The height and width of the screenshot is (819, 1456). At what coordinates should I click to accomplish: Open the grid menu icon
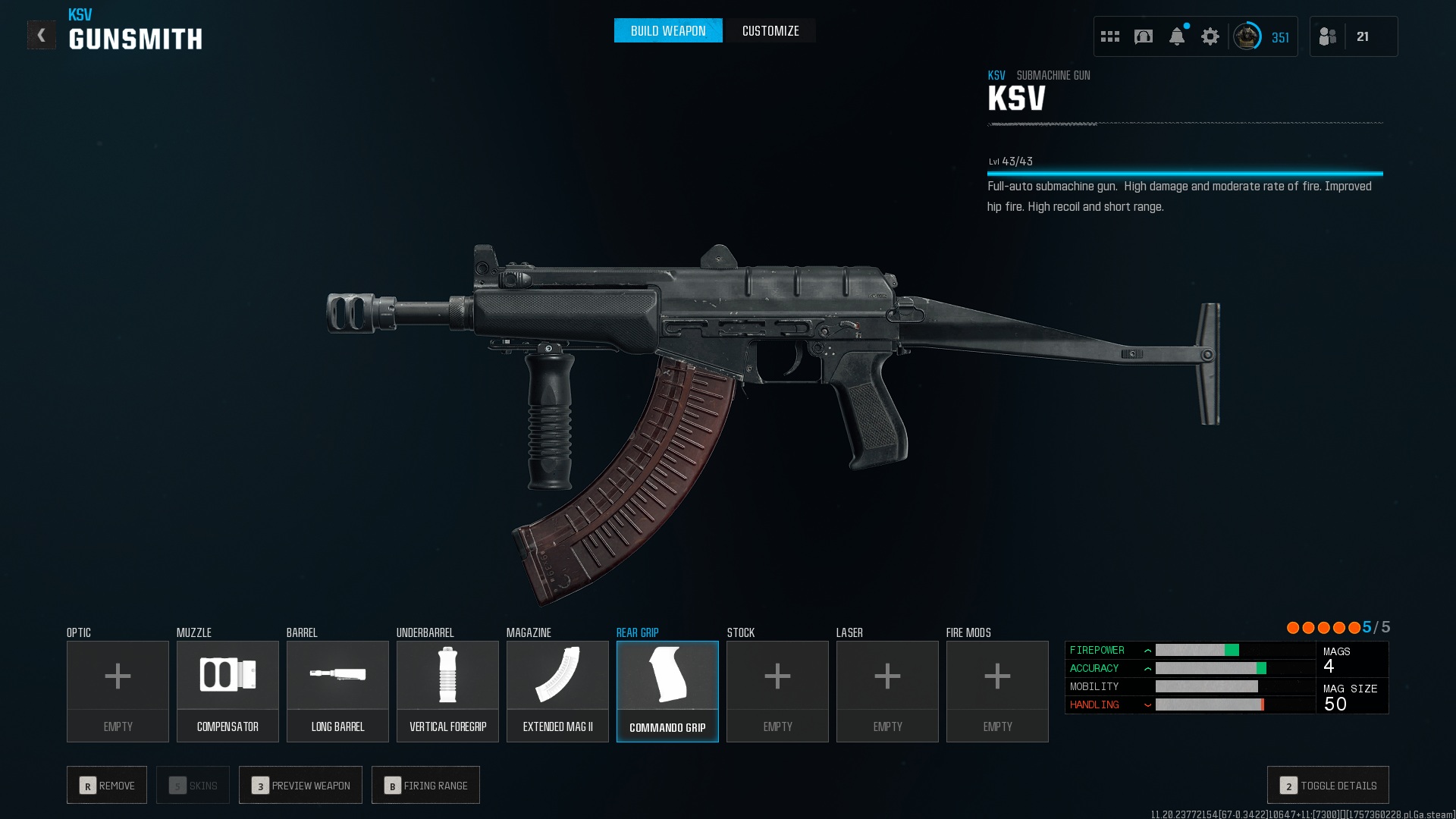(1109, 36)
